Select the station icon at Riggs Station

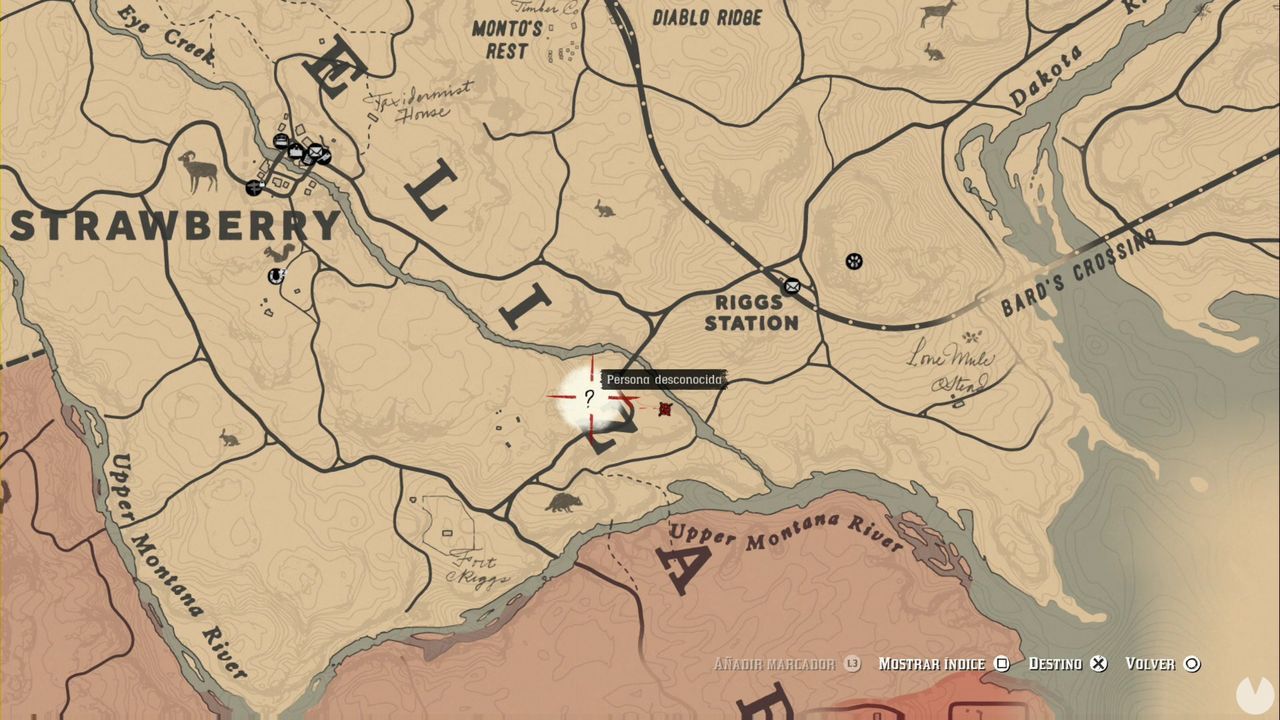point(791,285)
